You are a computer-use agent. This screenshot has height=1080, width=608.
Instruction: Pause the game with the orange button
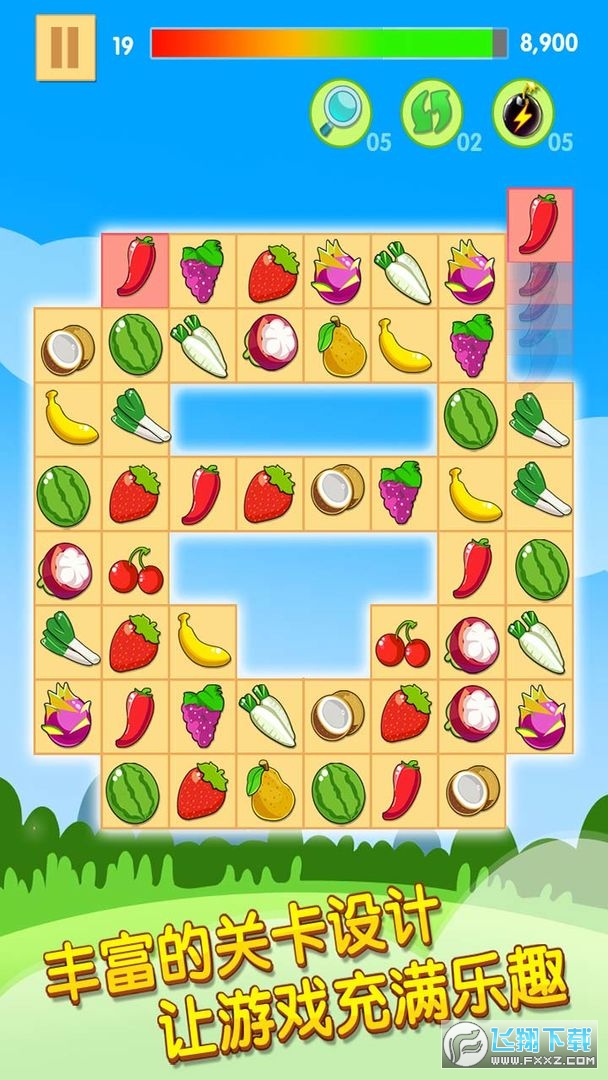[65, 46]
